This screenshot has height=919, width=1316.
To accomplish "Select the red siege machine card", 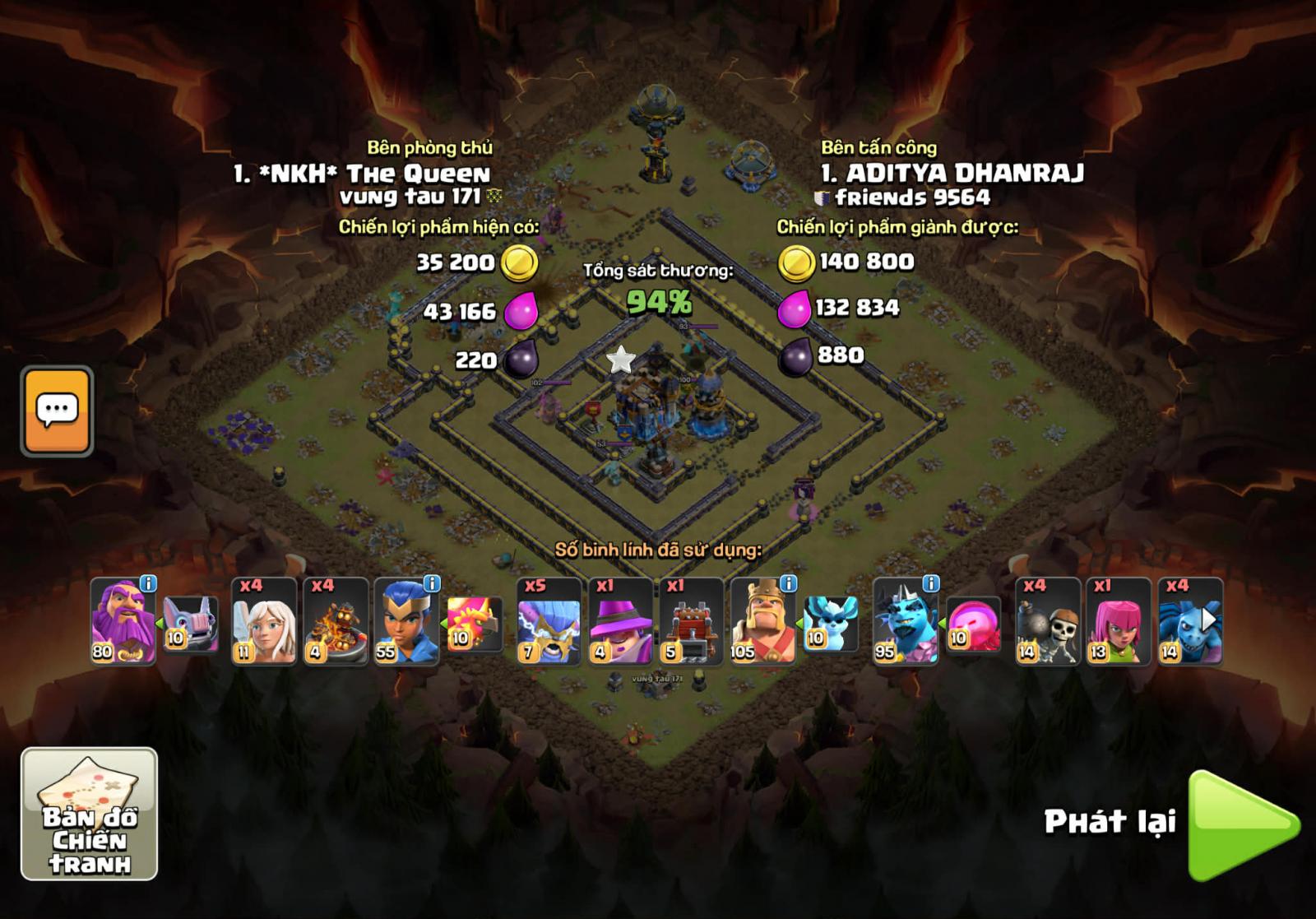I will pos(691,622).
